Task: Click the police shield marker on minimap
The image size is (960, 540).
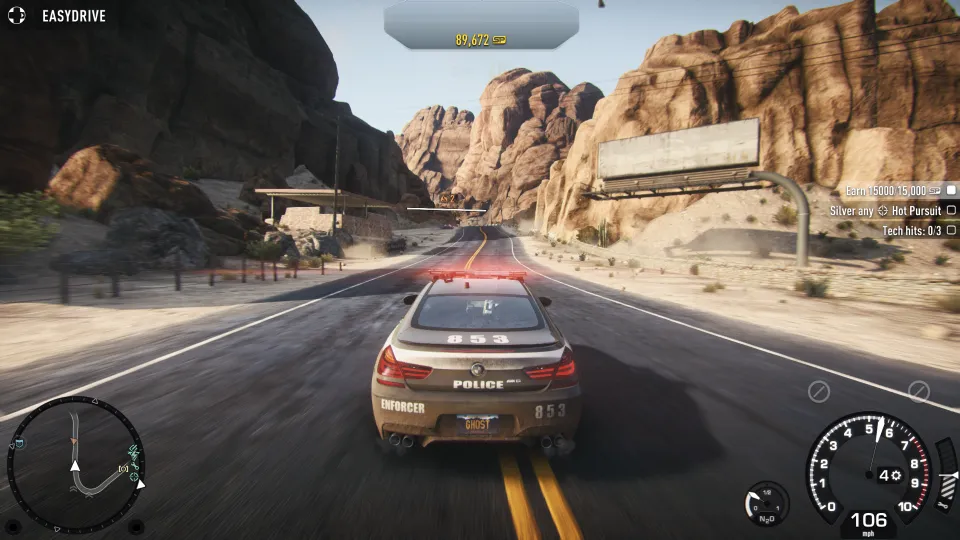Action: [18, 443]
